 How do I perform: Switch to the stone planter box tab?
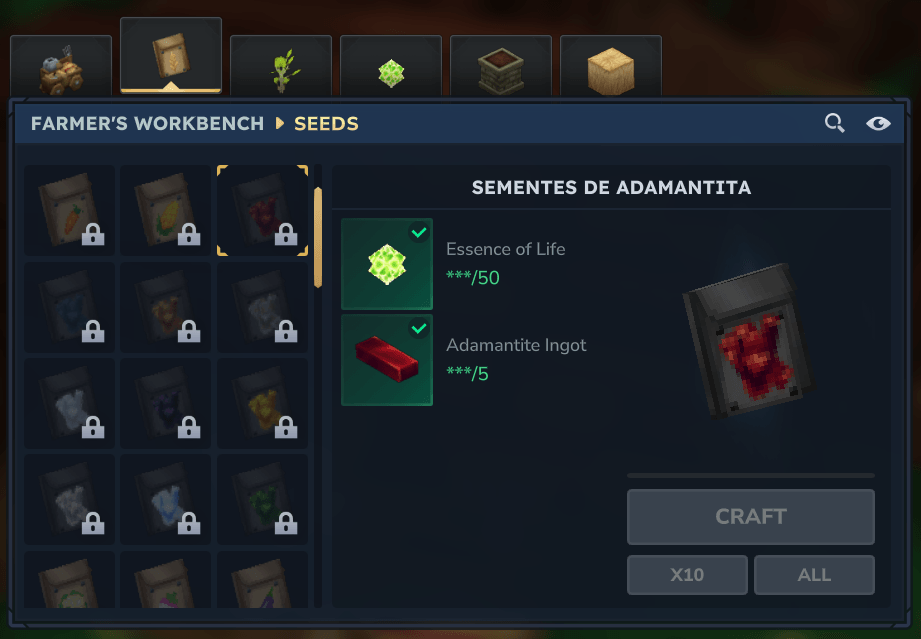(x=501, y=66)
